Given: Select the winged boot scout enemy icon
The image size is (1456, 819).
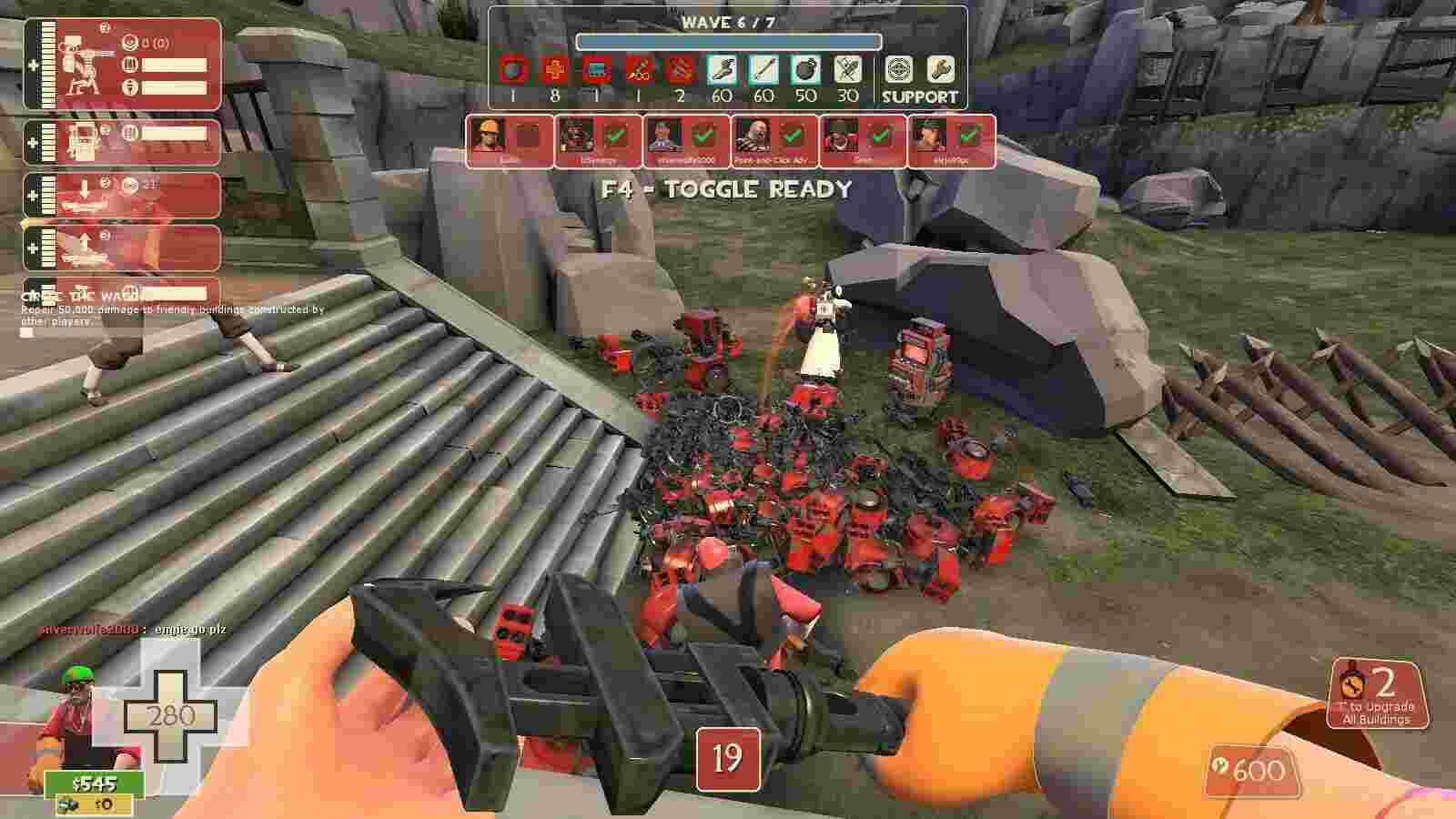Looking at the screenshot, I should click(722, 70).
